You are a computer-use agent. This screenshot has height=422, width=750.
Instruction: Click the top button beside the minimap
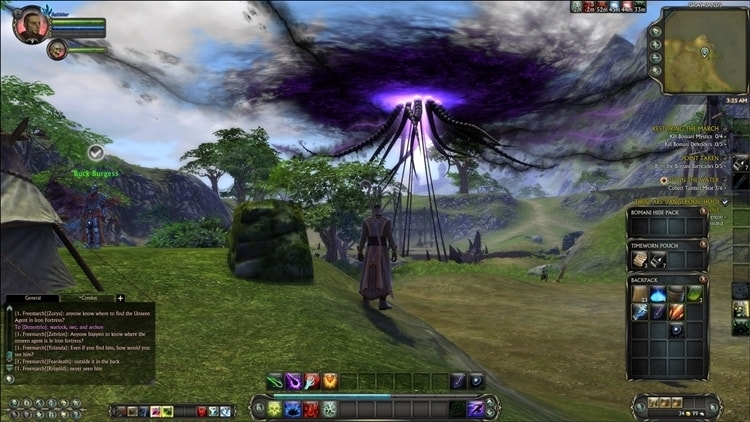[656, 31]
